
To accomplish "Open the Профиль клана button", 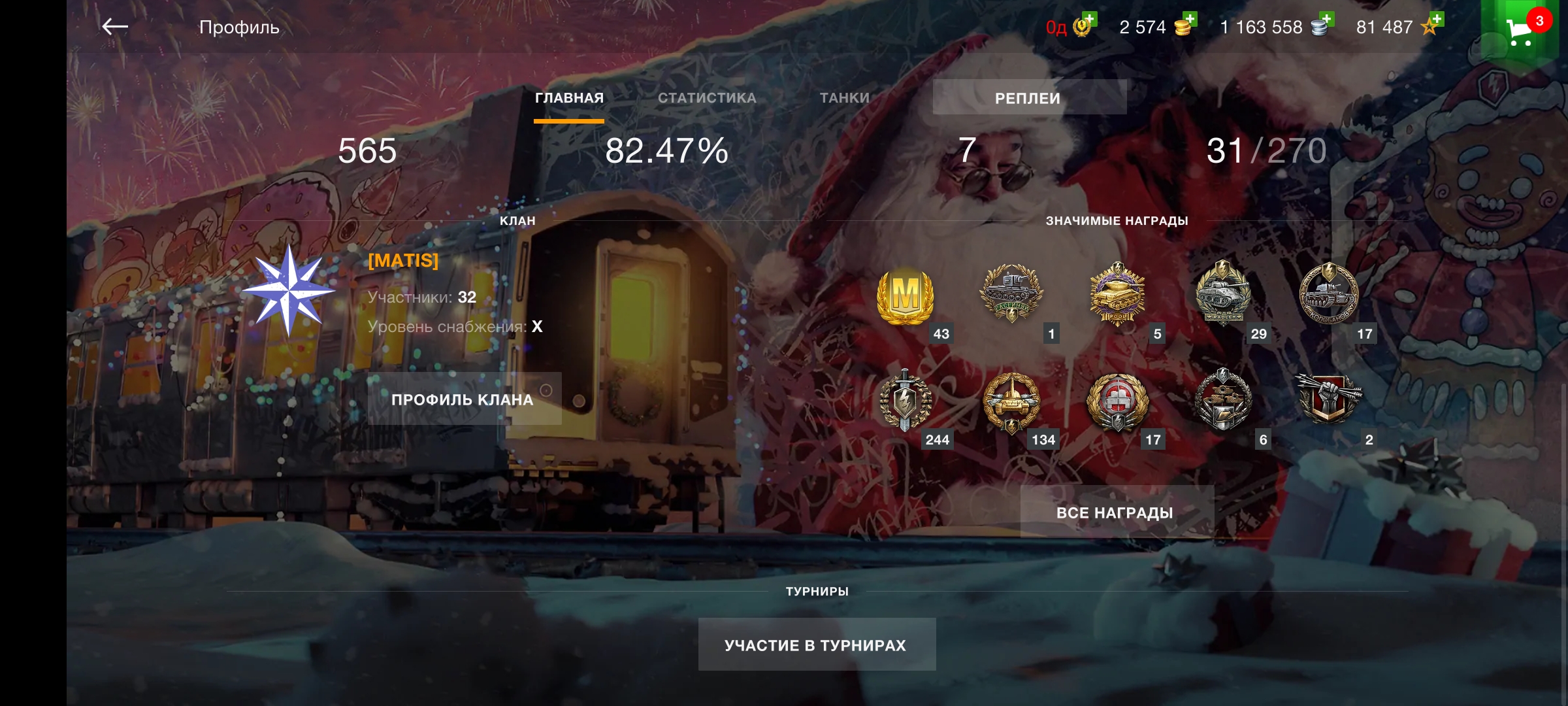I will pyautogui.click(x=463, y=399).
